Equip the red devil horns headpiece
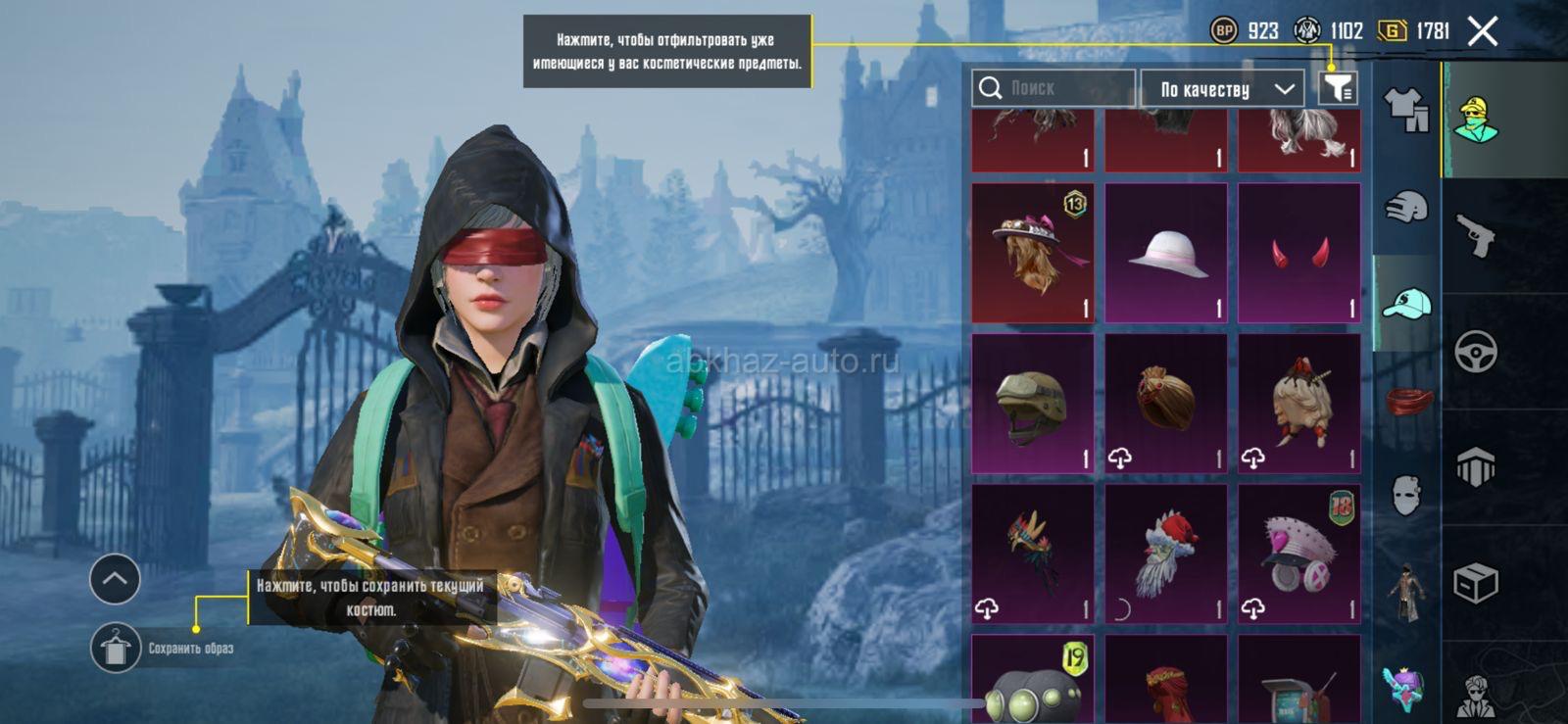 click(x=1299, y=253)
